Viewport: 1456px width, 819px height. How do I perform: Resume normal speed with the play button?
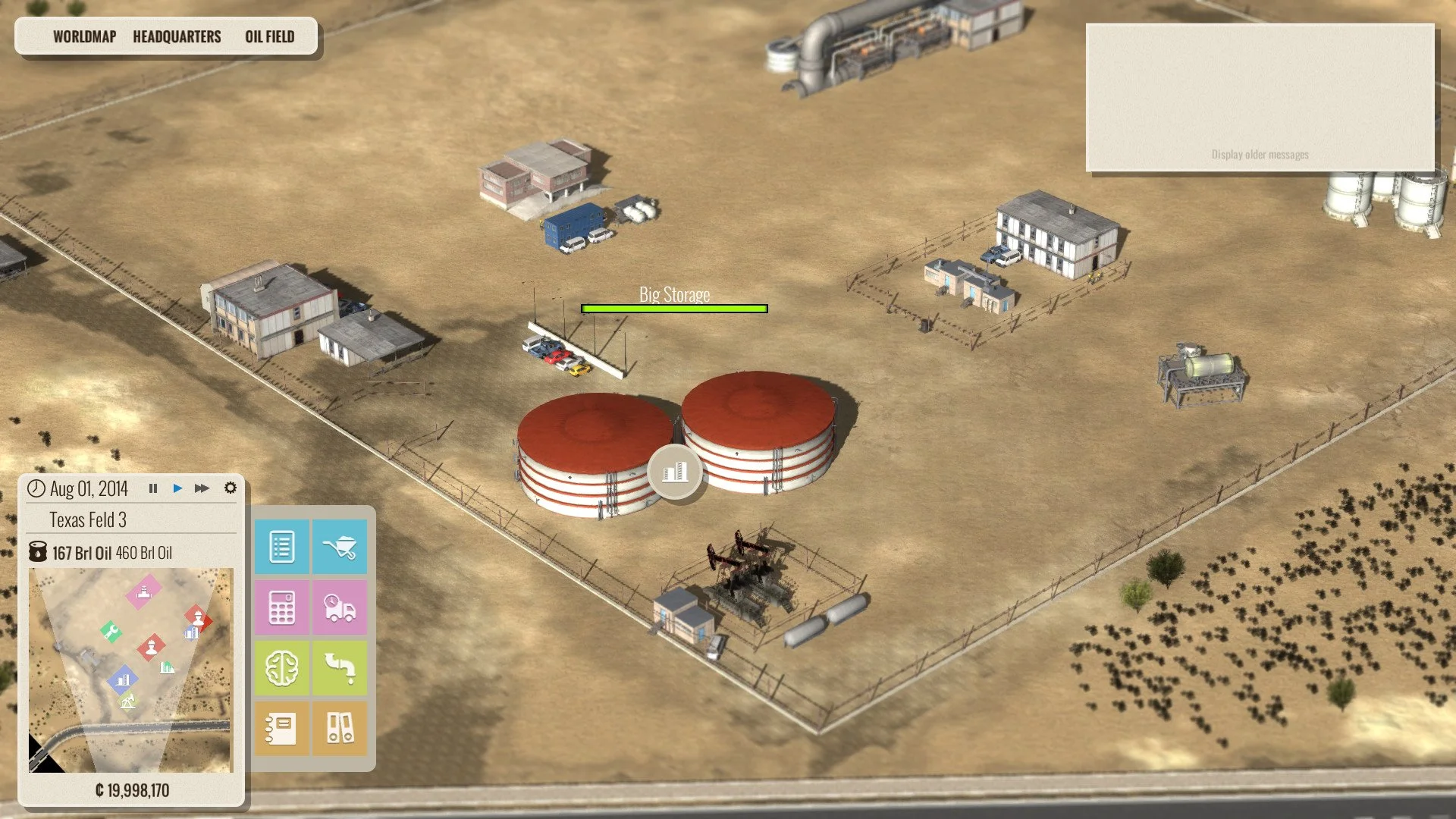coord(177,488)
